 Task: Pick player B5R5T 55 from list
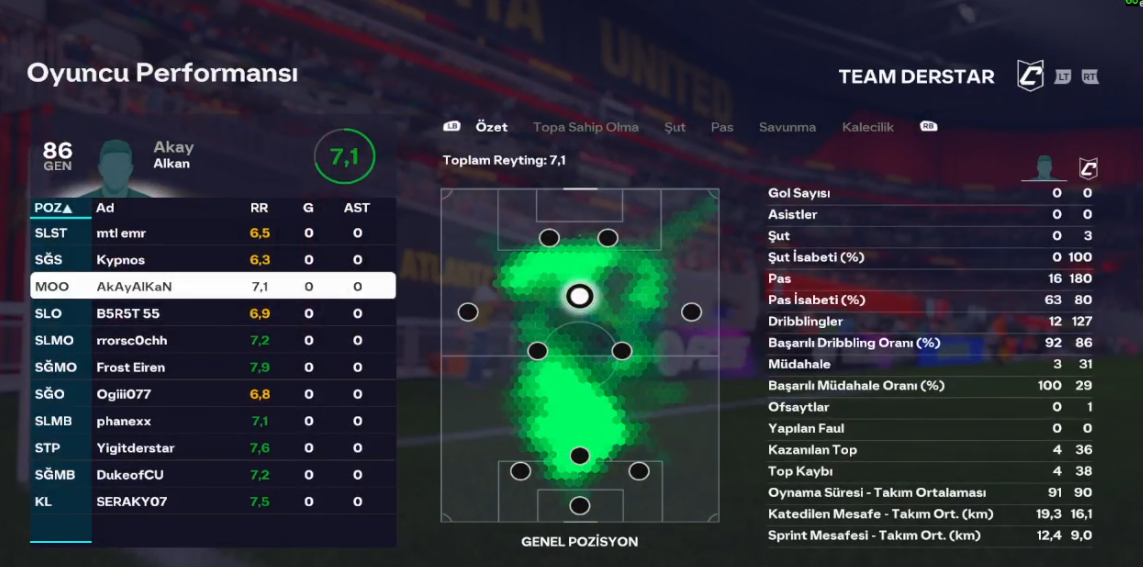pyautogui.click(x=213, y=313)
